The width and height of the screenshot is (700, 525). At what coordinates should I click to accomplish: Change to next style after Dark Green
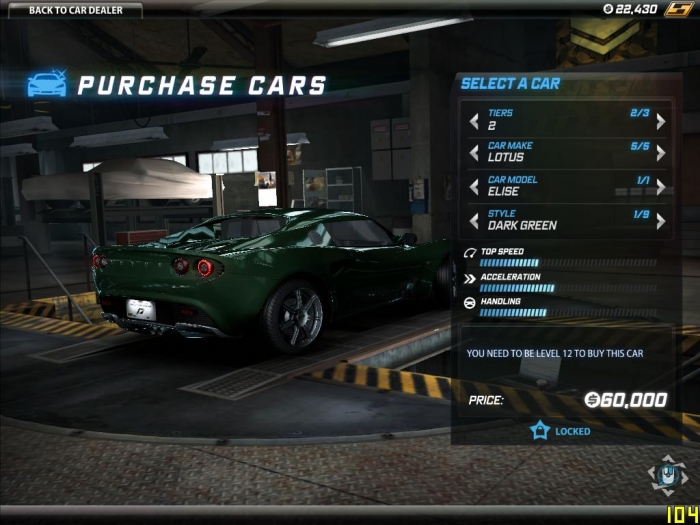(660, 220)
